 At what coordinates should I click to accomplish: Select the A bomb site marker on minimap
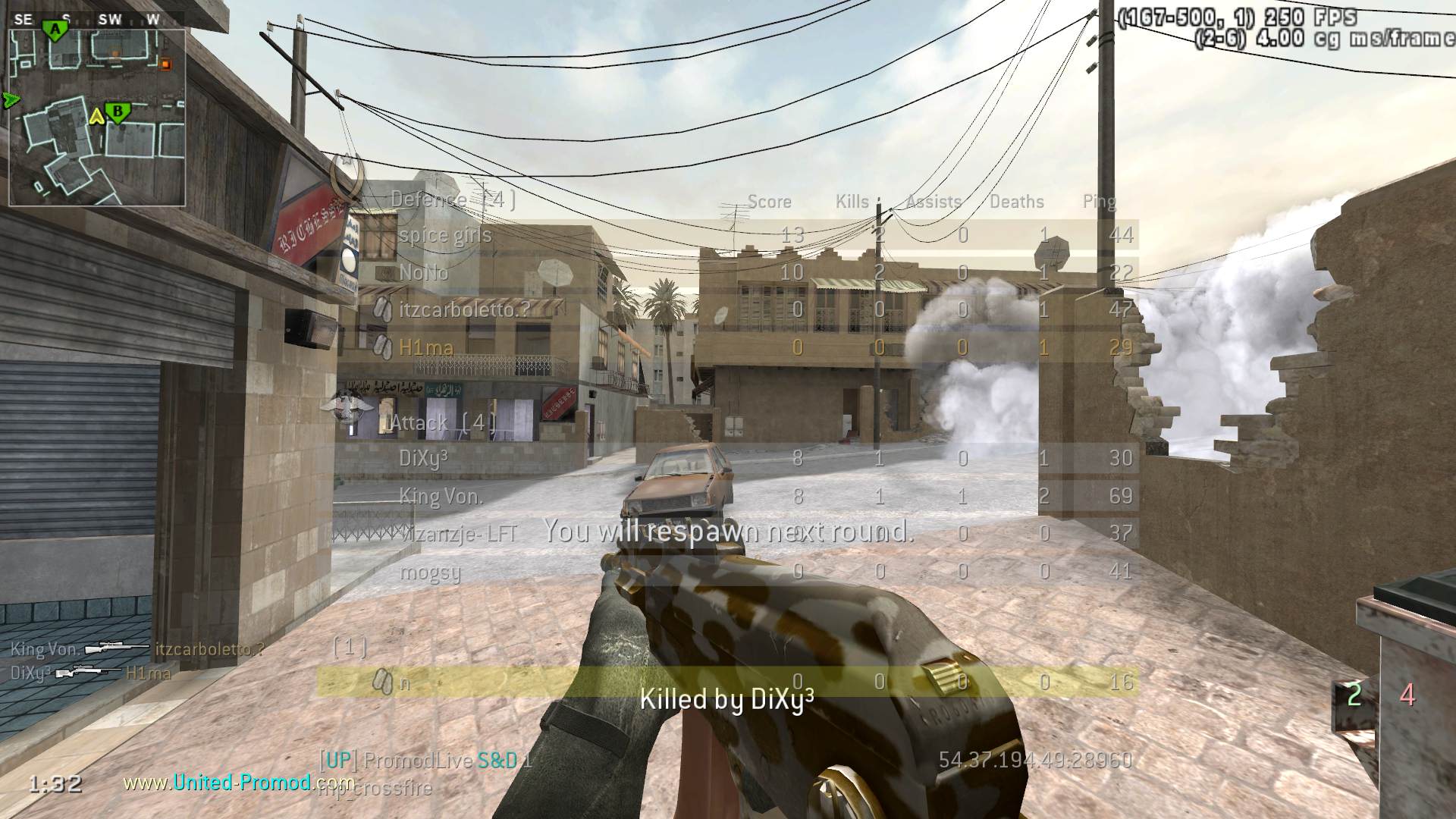[55, 30]
